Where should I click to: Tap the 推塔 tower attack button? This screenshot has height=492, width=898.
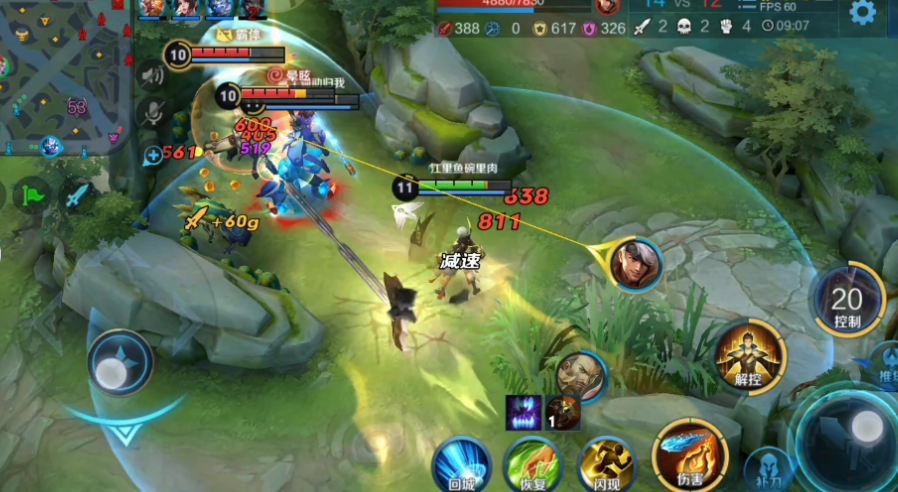point(886,362)
